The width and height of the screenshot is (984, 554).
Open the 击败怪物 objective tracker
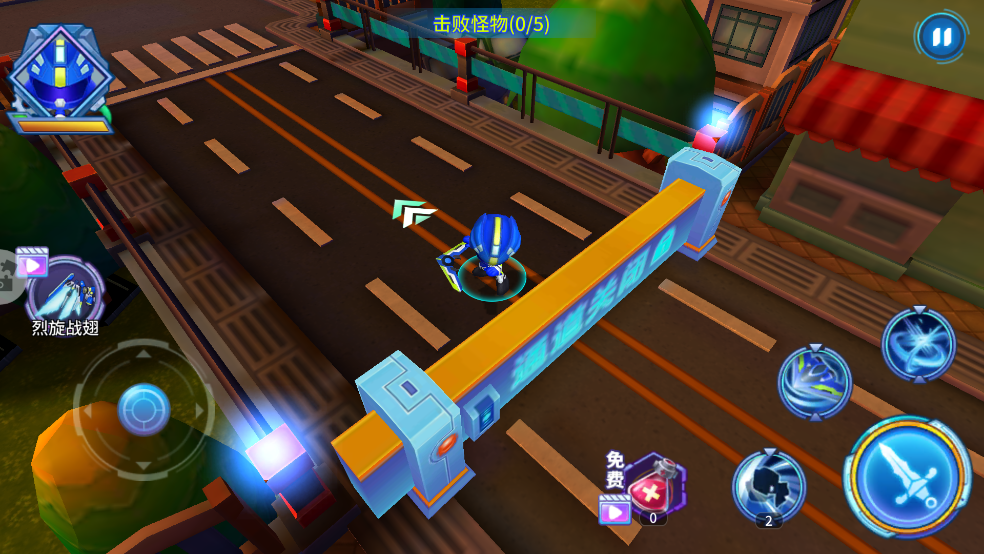pos(491,24)
